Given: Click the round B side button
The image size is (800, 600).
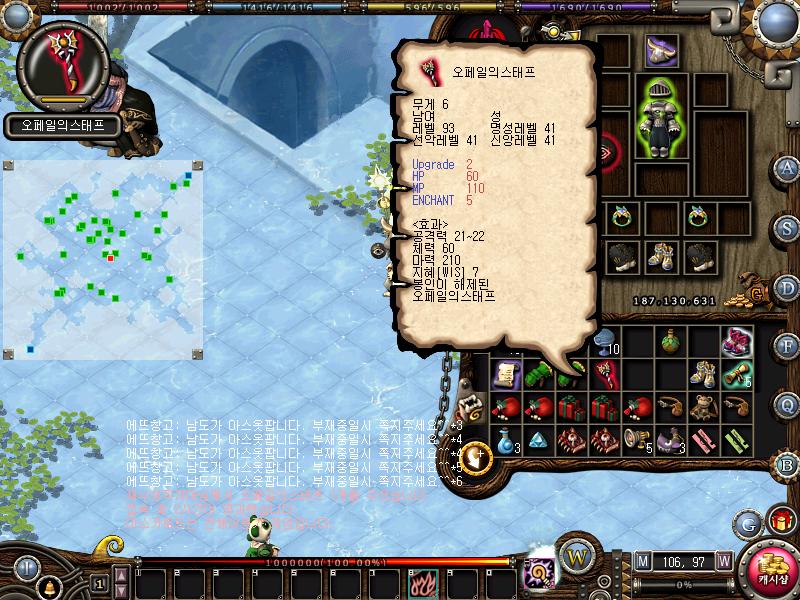Looking at the screenshot, I should [x=787, y=464].
